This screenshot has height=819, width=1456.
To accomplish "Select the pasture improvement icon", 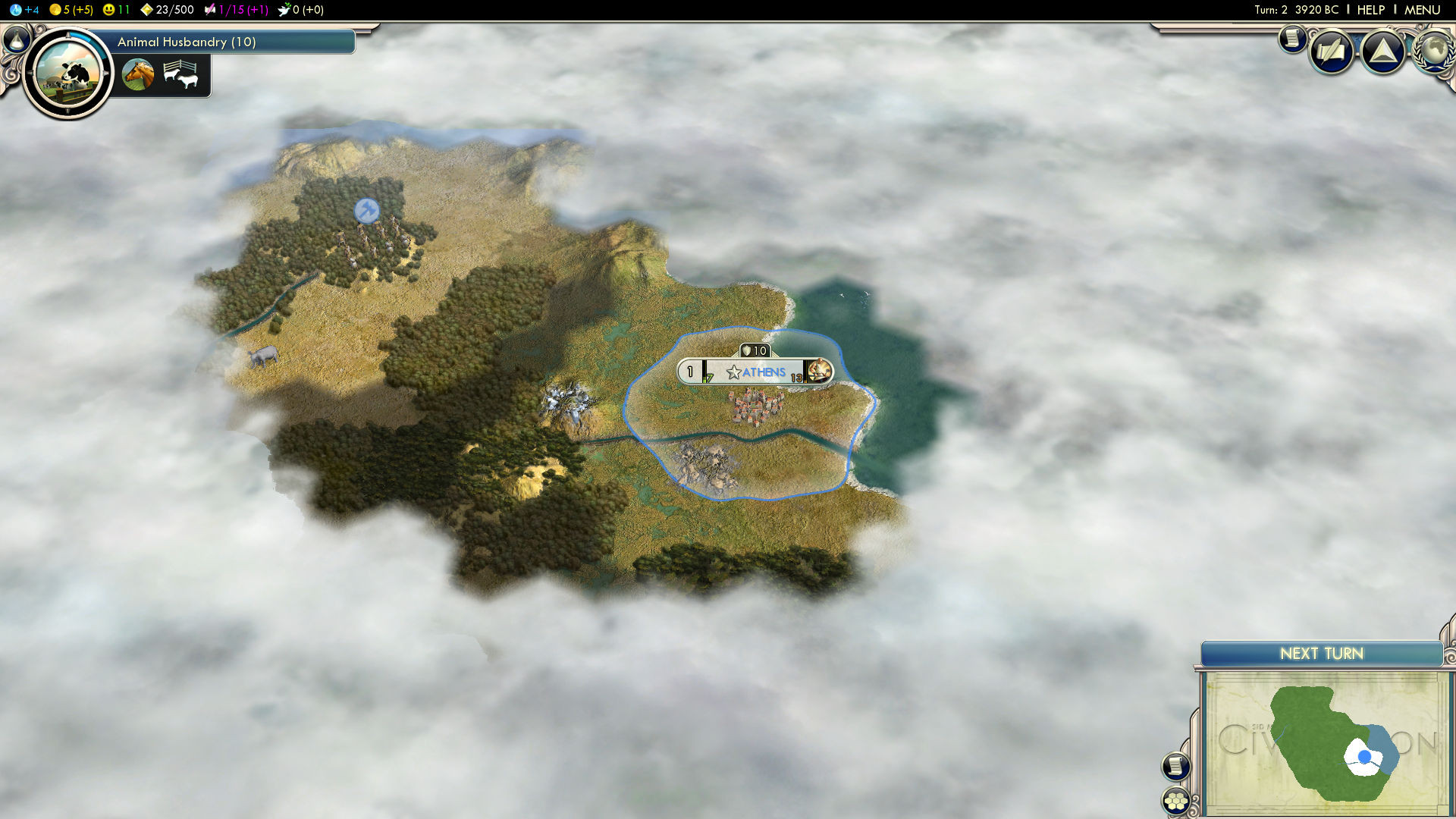I will pos(180,74).
